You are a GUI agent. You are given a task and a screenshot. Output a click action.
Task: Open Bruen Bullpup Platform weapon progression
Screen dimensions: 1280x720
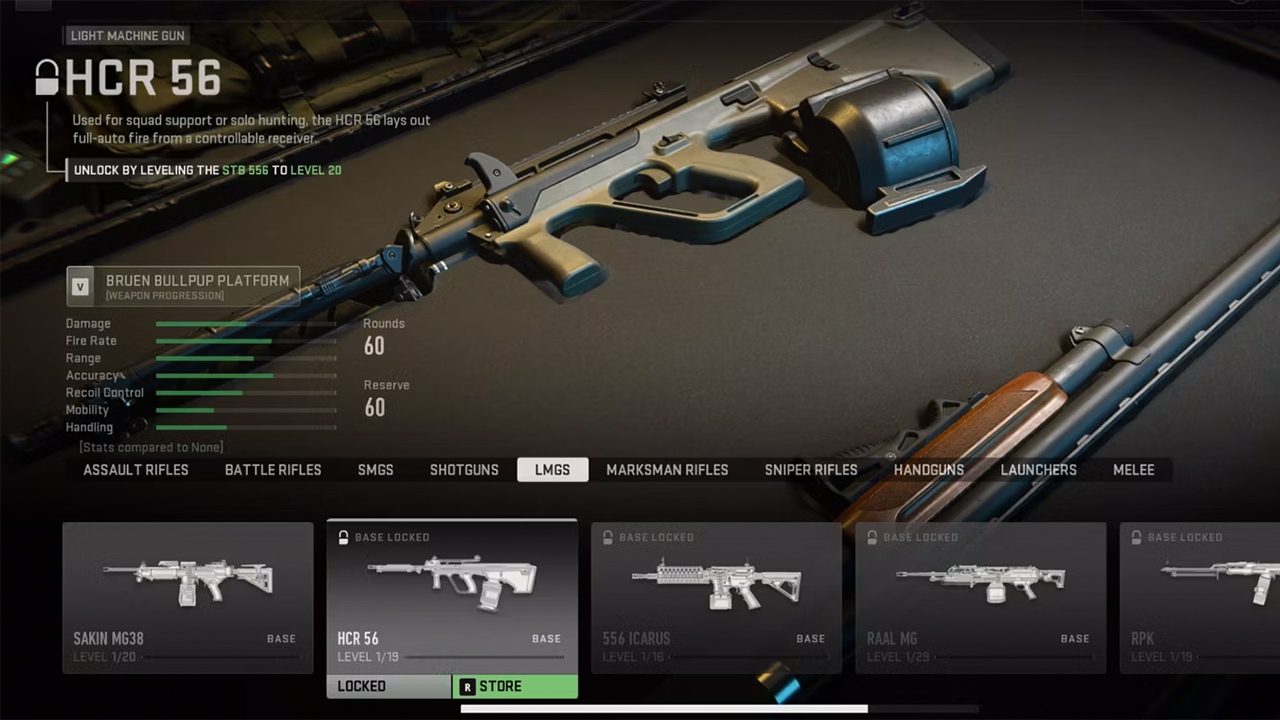click(x=183, y=286)
